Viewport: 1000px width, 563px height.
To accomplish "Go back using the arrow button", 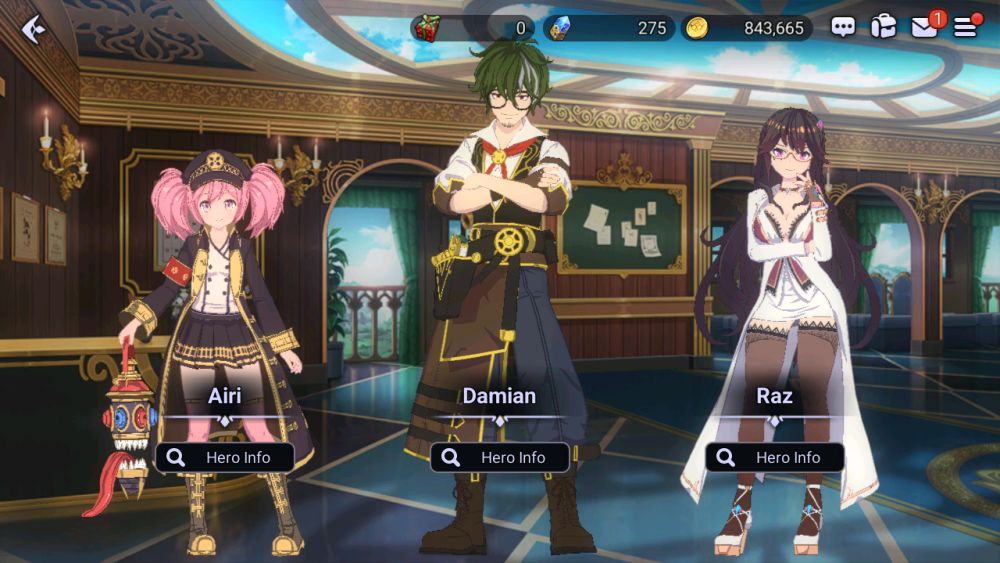I will tap(33, 28).
